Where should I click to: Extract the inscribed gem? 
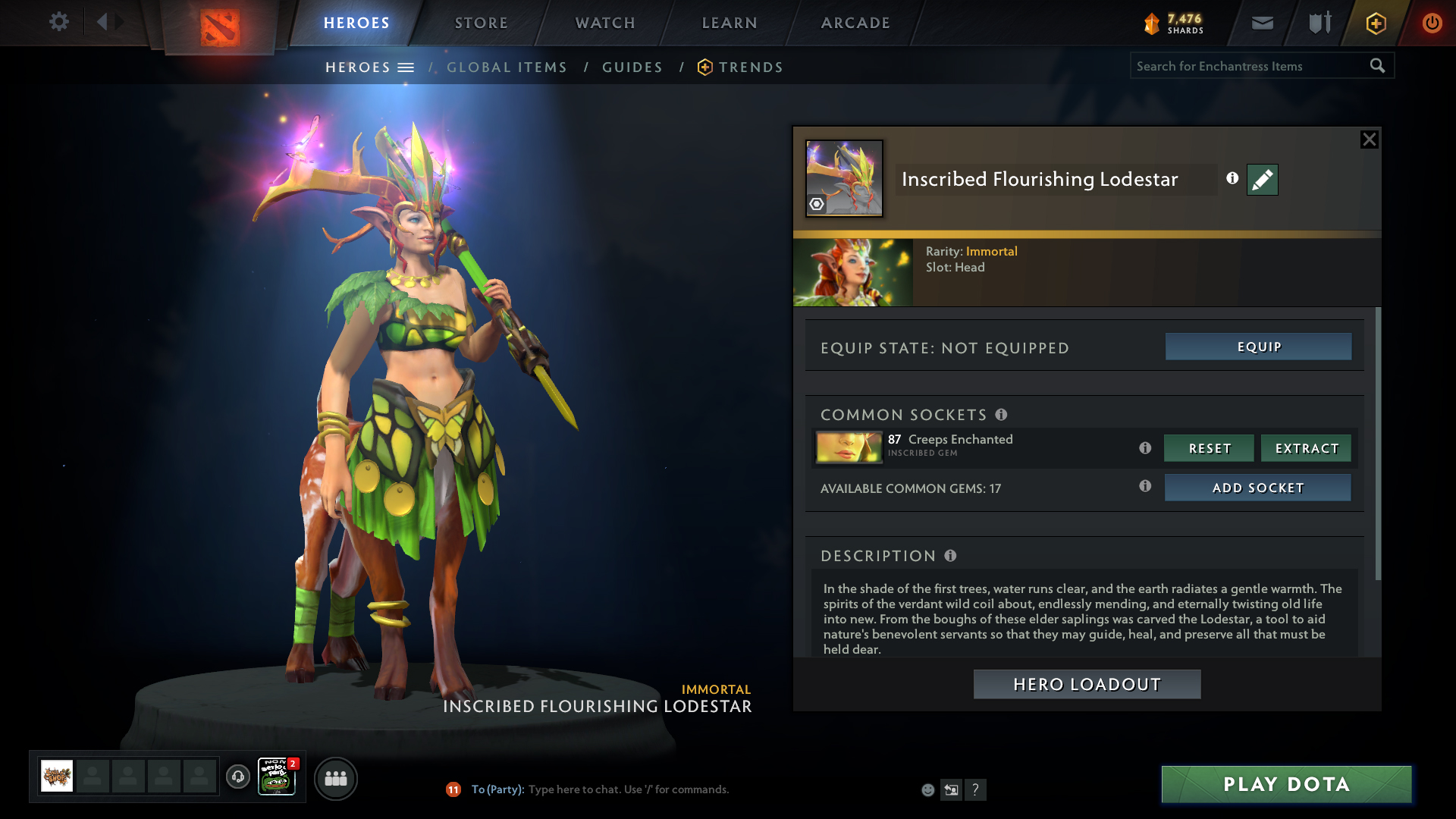[x=1306, y=448]
